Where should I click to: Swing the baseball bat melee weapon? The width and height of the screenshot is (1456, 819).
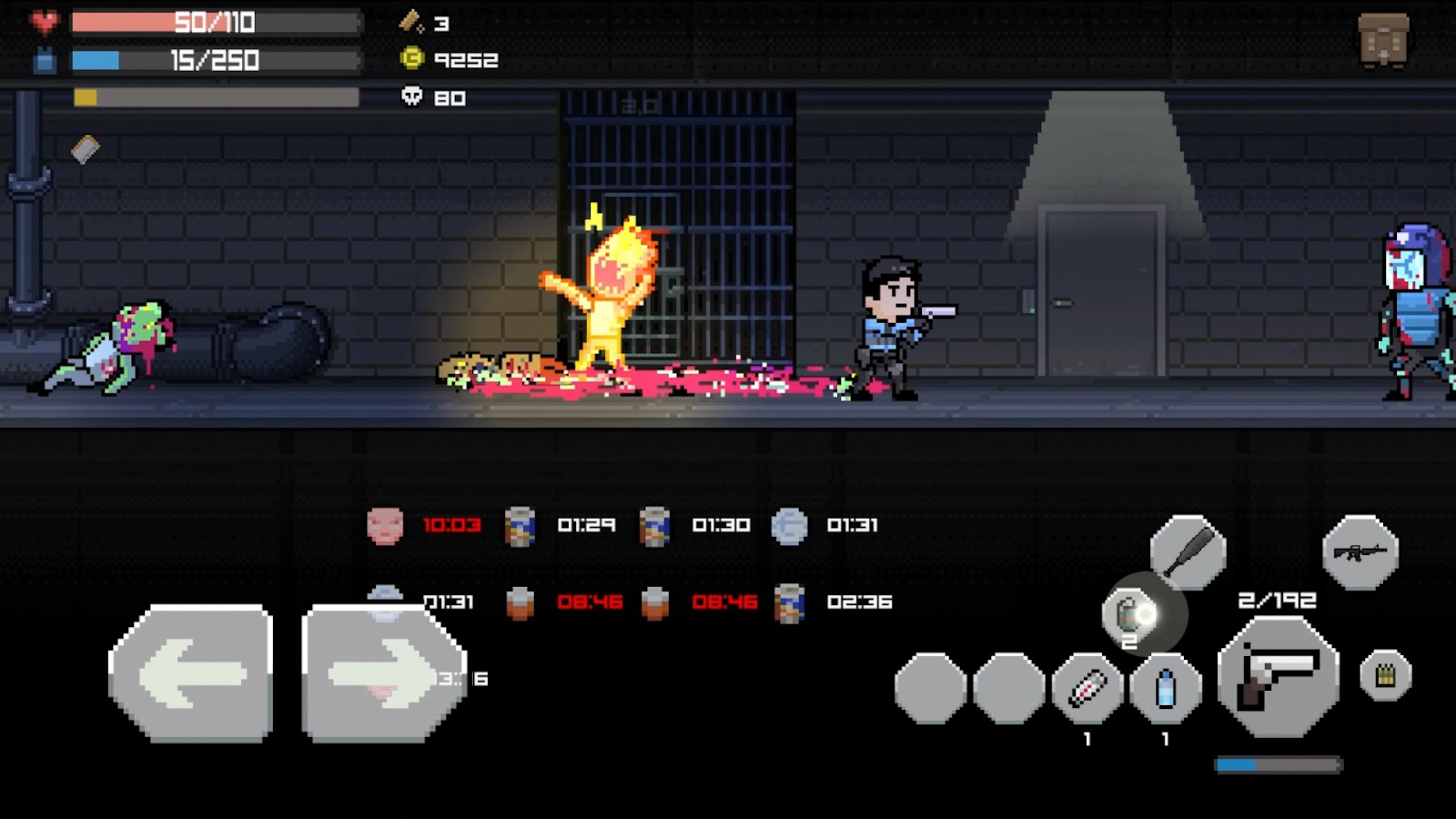coord(1188,551)
